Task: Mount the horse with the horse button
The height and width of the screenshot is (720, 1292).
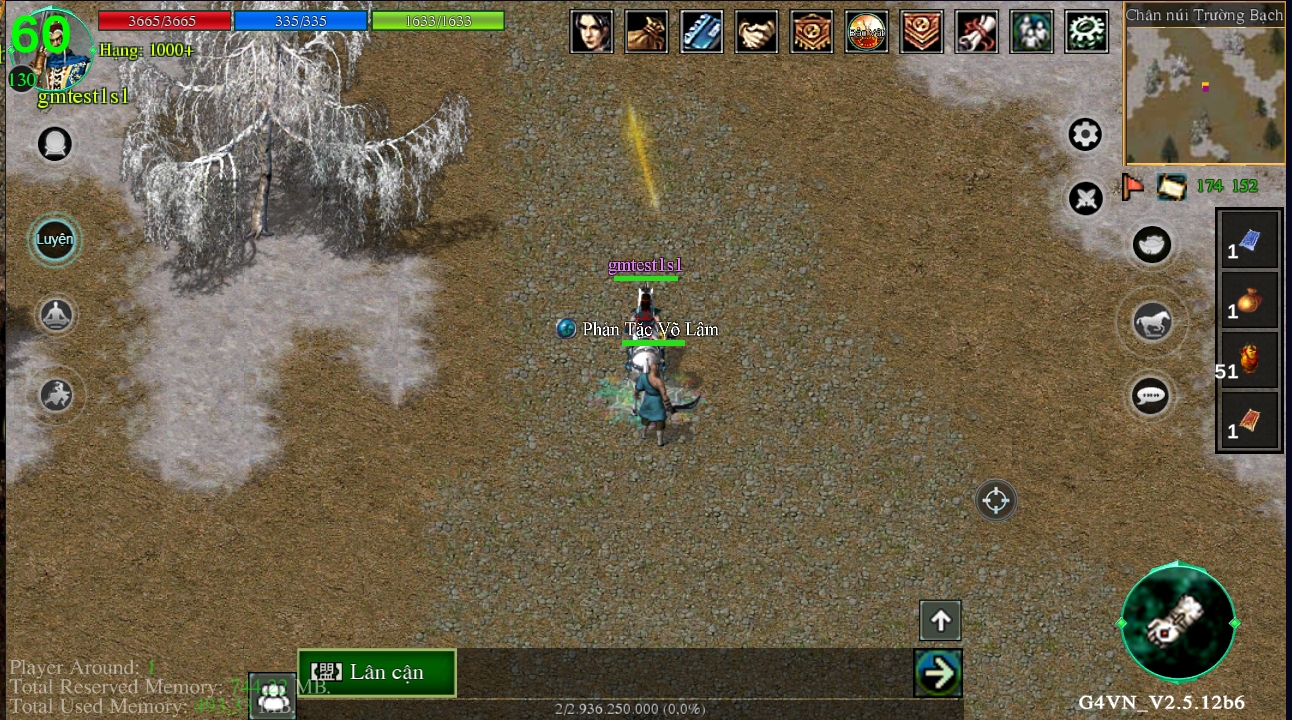Action: pos(1152,322)
